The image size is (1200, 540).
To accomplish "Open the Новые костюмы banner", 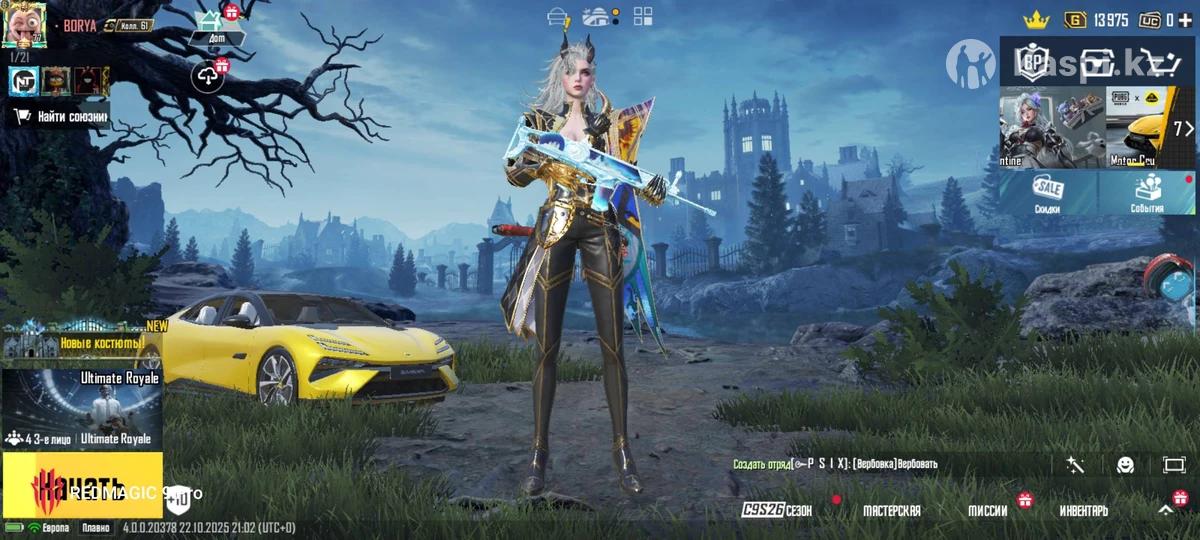I will click(x=80, y=341).
